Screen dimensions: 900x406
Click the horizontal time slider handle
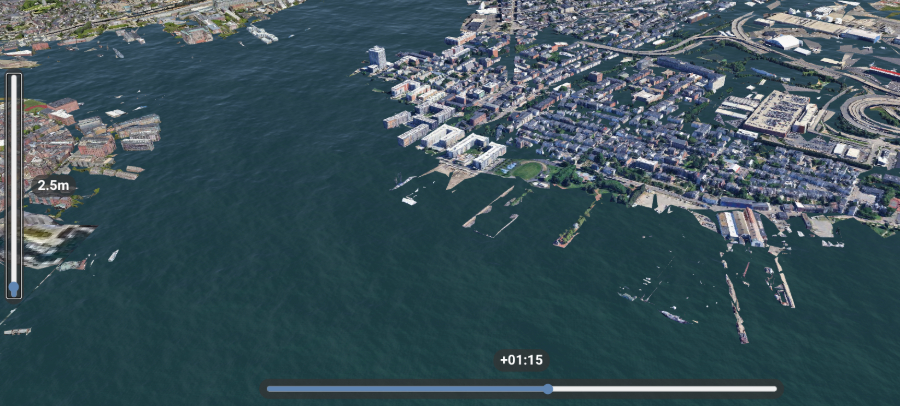tap(548, 389)
